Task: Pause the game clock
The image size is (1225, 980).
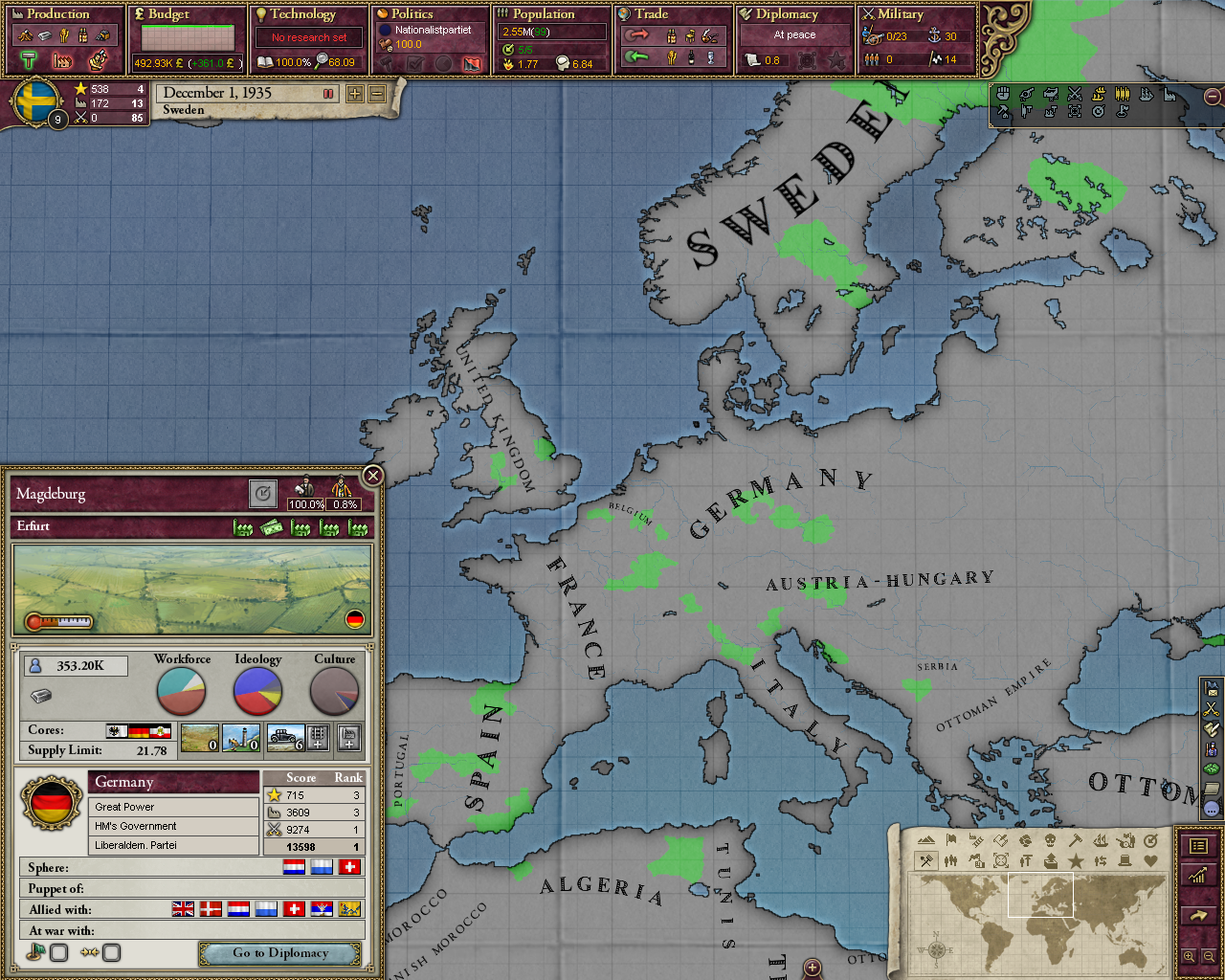Action: click(x=329, y=93)
